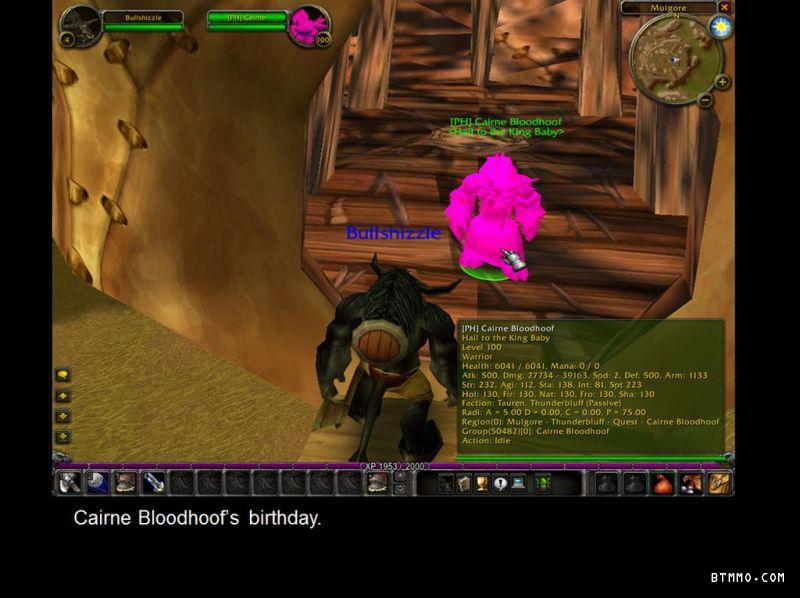
Task: Open the spellbook micro menu button
Action: 464,484
